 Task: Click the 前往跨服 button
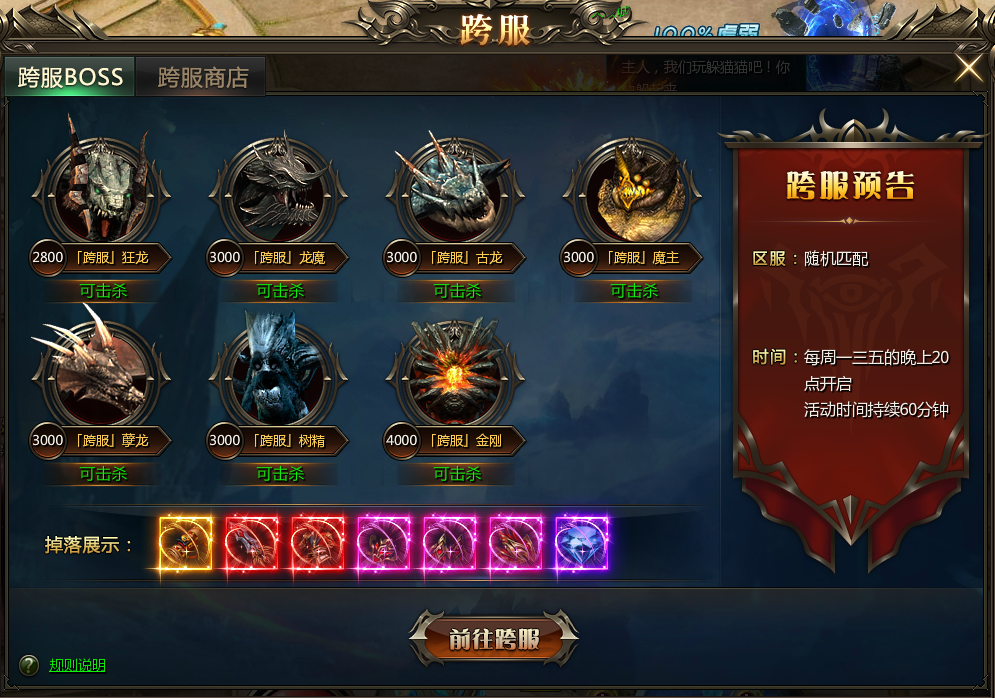494,639
